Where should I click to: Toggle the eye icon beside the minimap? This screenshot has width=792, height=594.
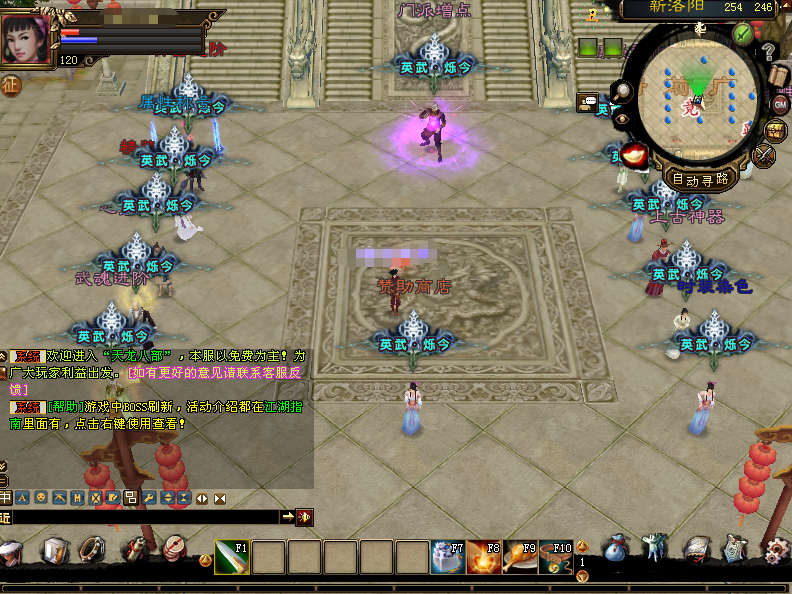coord(622,120)
